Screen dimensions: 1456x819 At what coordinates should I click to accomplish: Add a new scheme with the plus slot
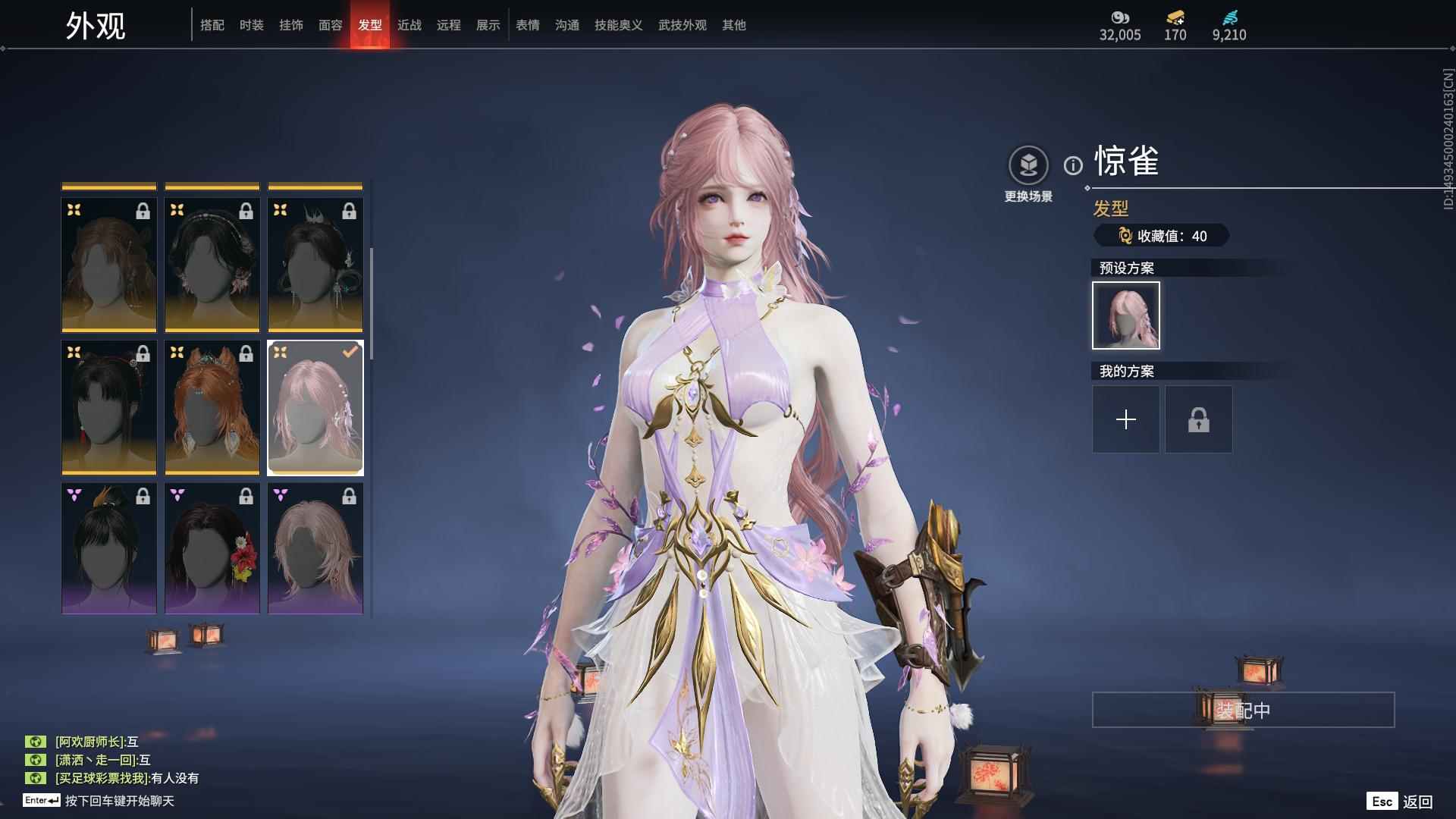click(1126, 419)
